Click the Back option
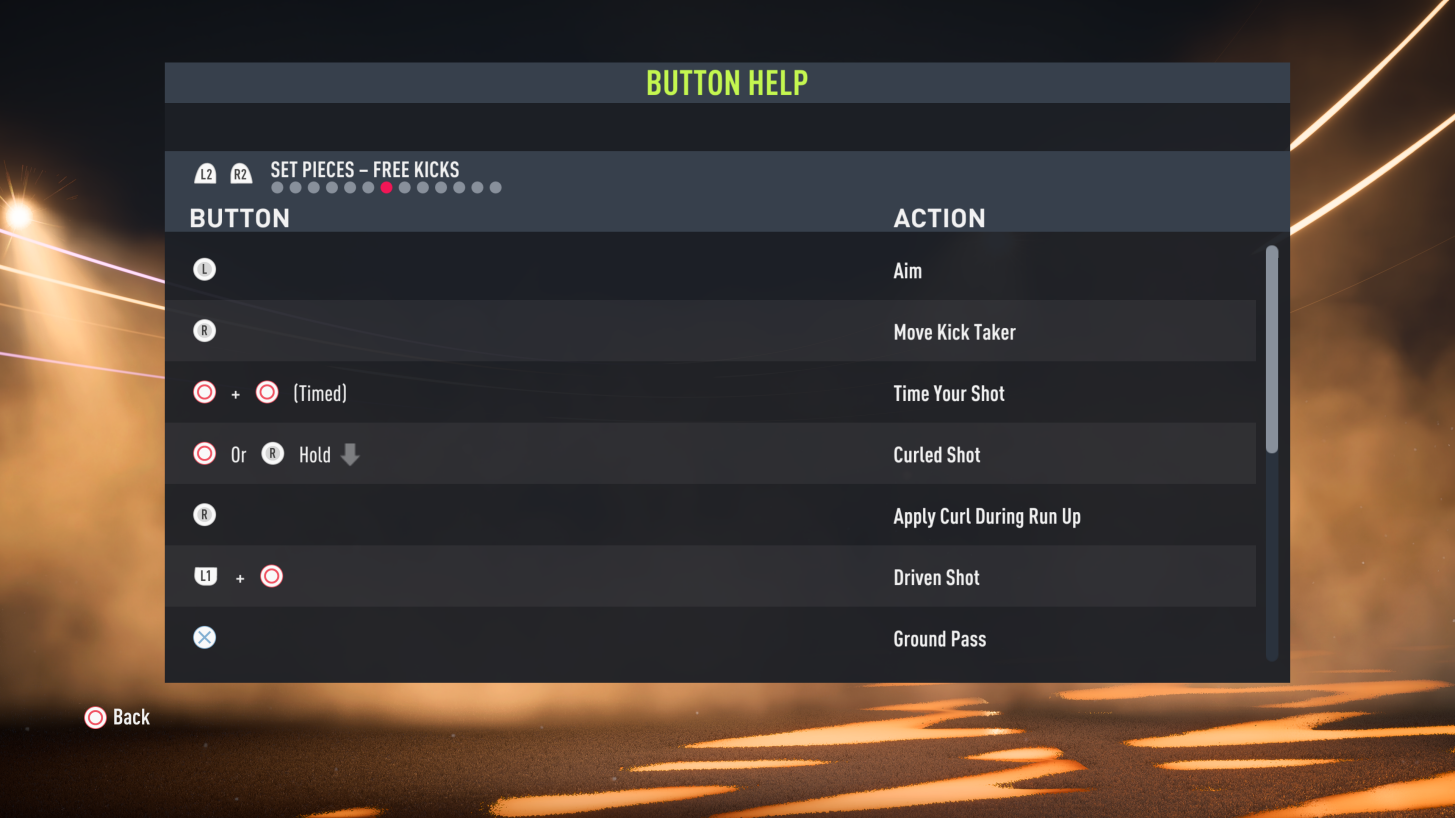 click(x=133, y=717)
